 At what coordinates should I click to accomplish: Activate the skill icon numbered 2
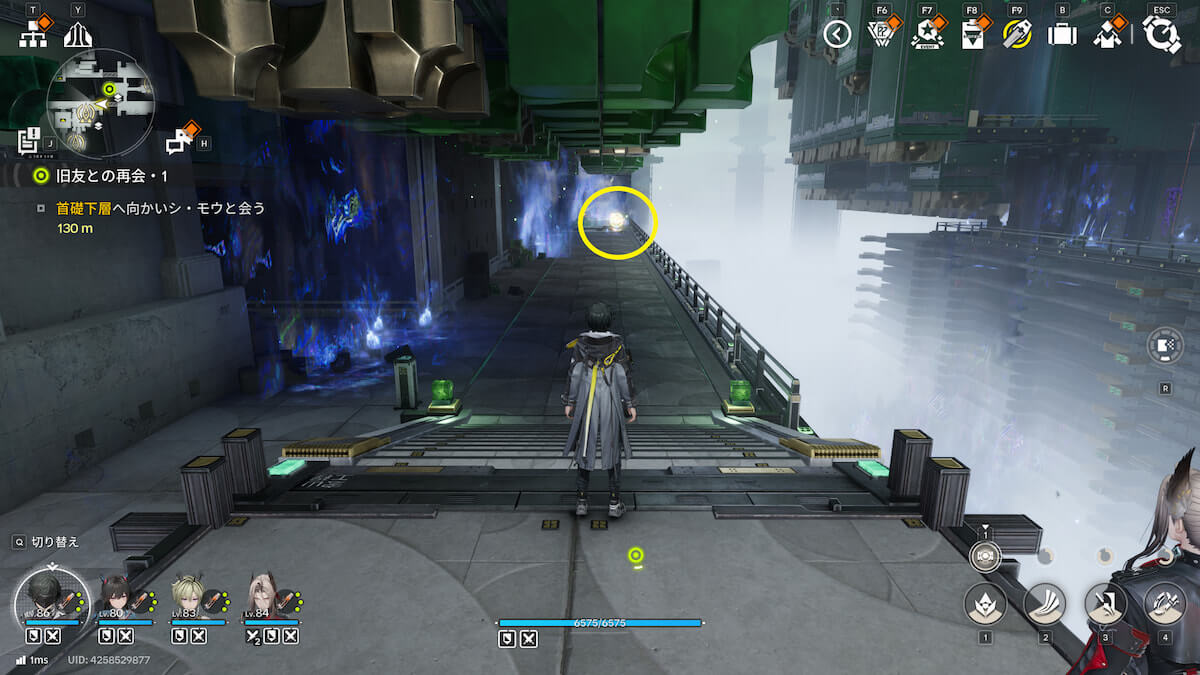point(1045,604)
